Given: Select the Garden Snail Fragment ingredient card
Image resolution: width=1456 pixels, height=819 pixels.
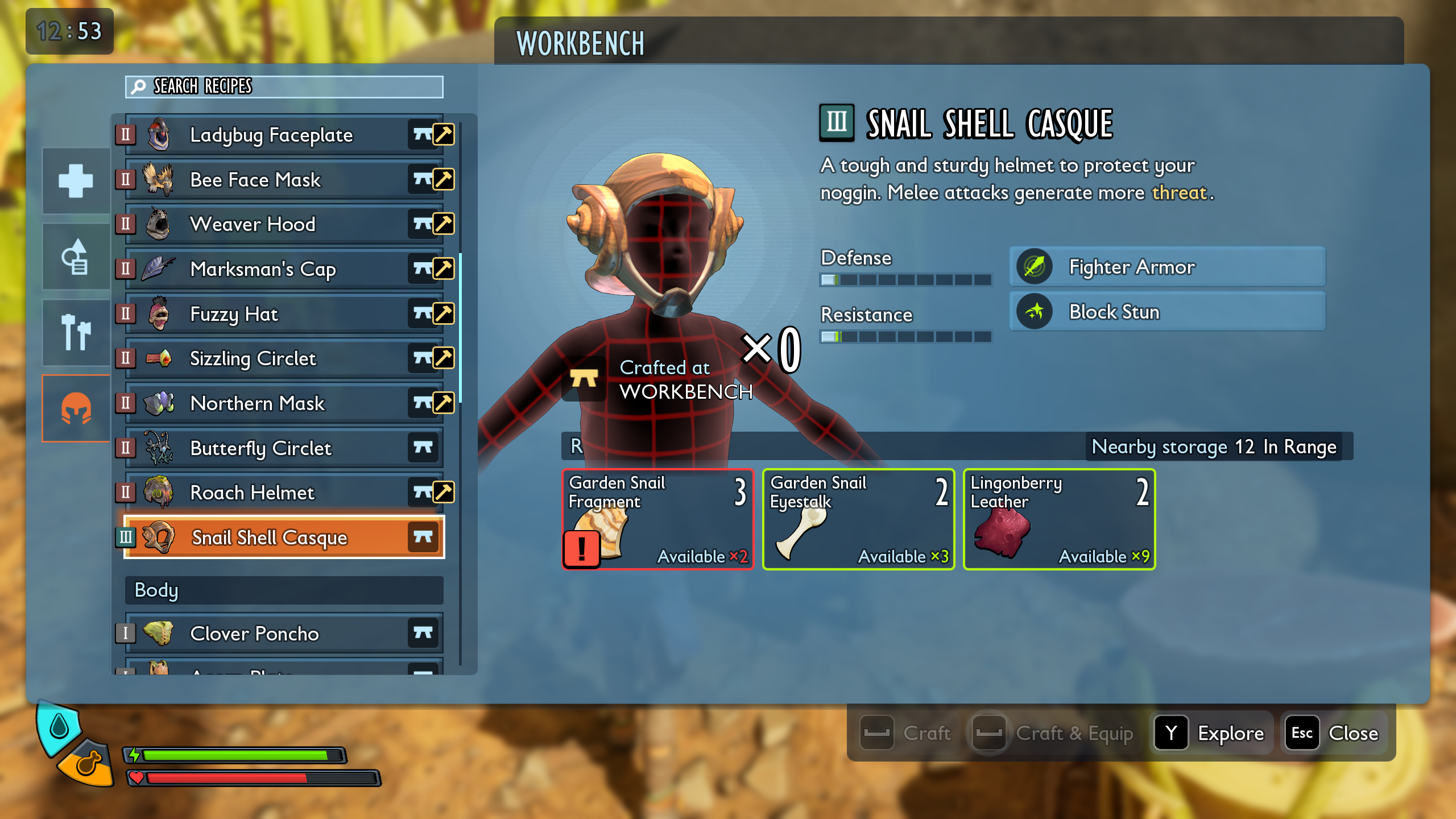Looking at the screenshot, I should 657,518.
